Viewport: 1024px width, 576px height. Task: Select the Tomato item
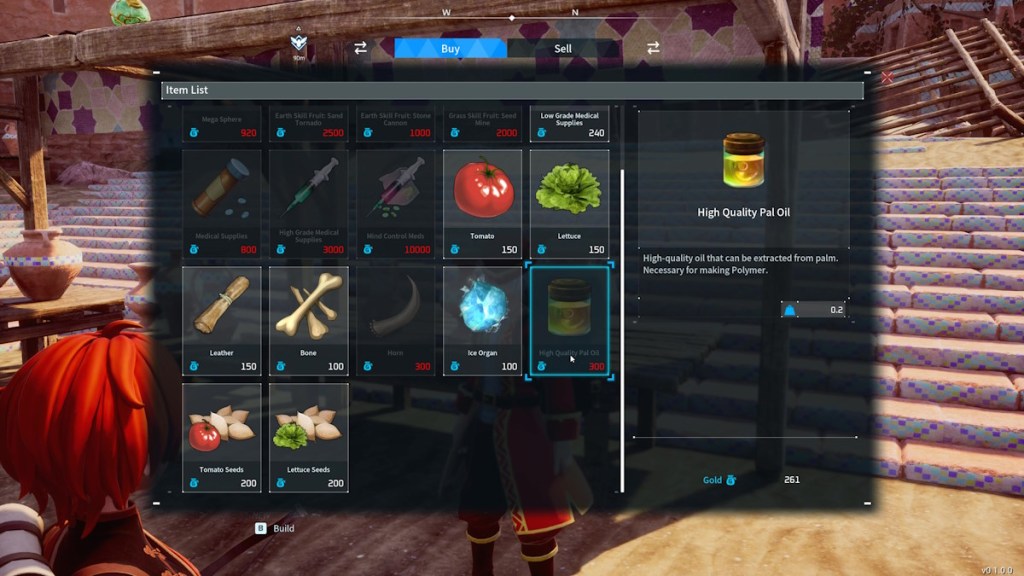point(483,204)
